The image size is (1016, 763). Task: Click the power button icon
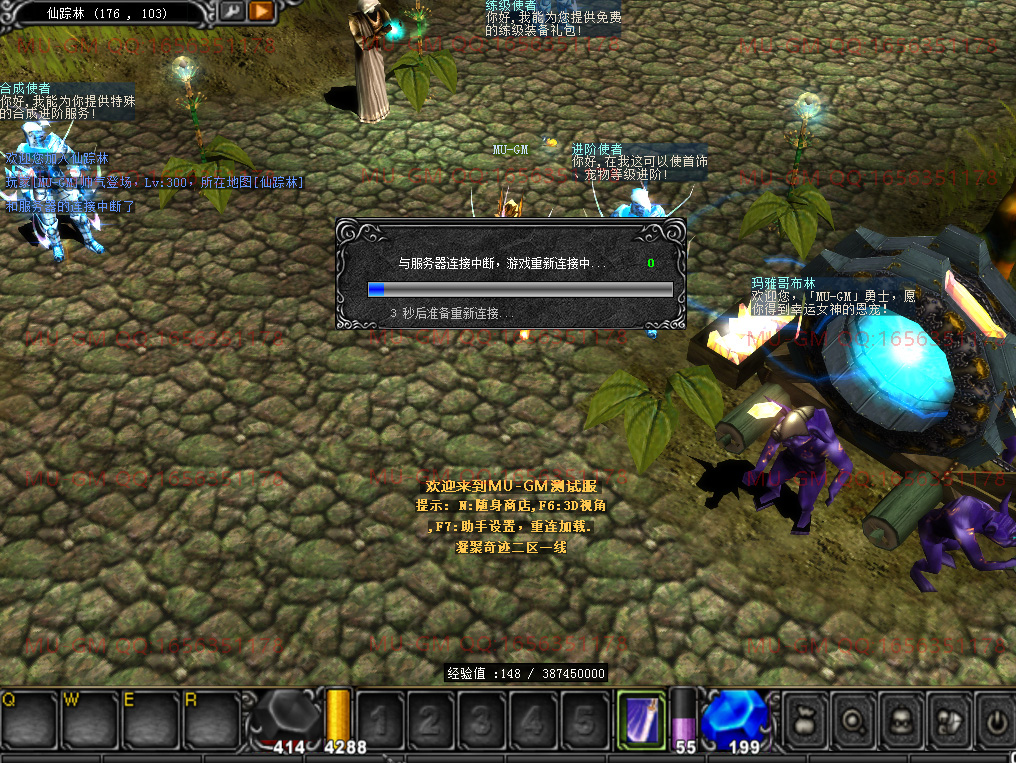click(996, 718)
